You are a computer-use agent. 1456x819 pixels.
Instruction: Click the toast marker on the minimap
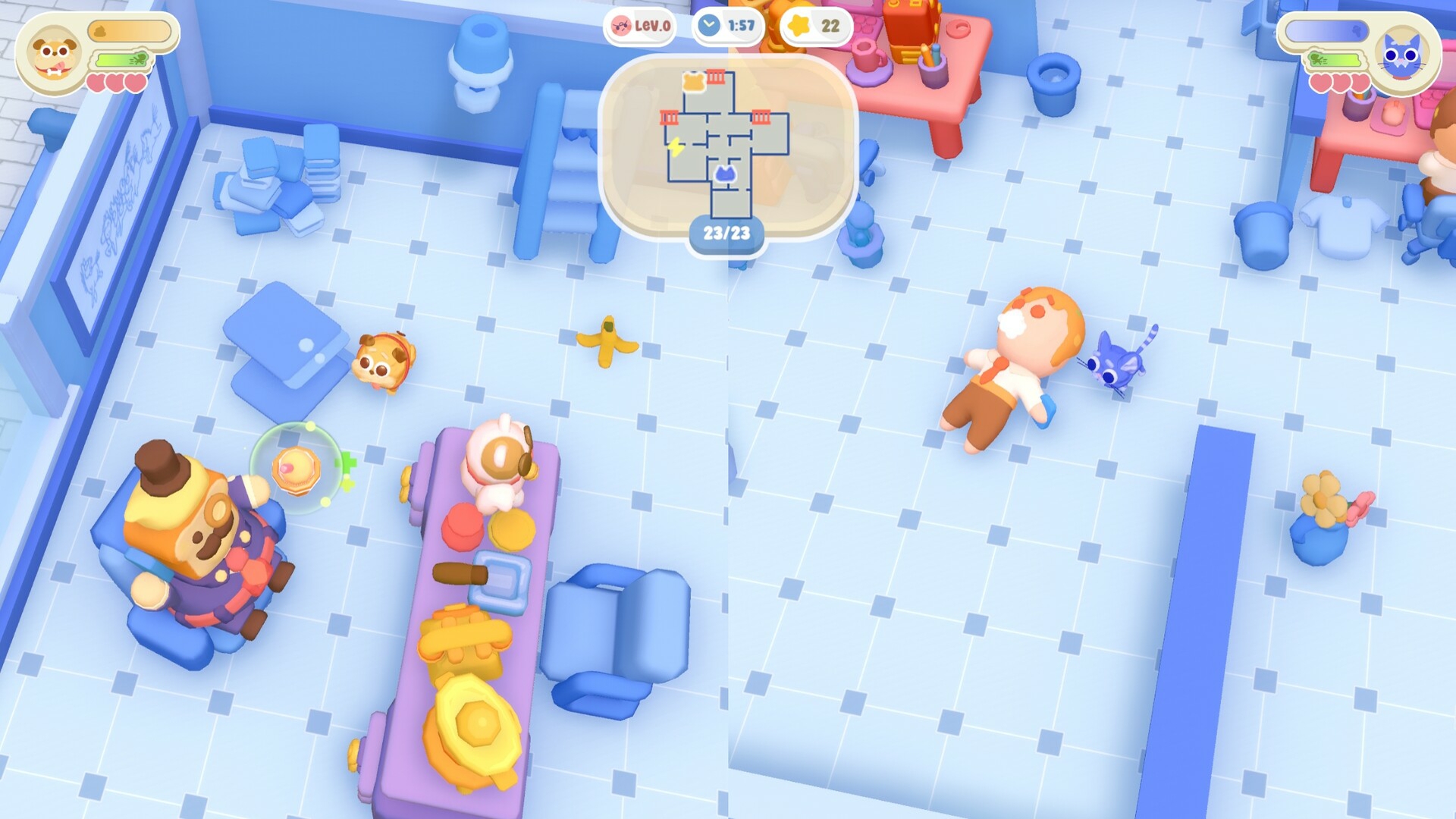[693, 82]
